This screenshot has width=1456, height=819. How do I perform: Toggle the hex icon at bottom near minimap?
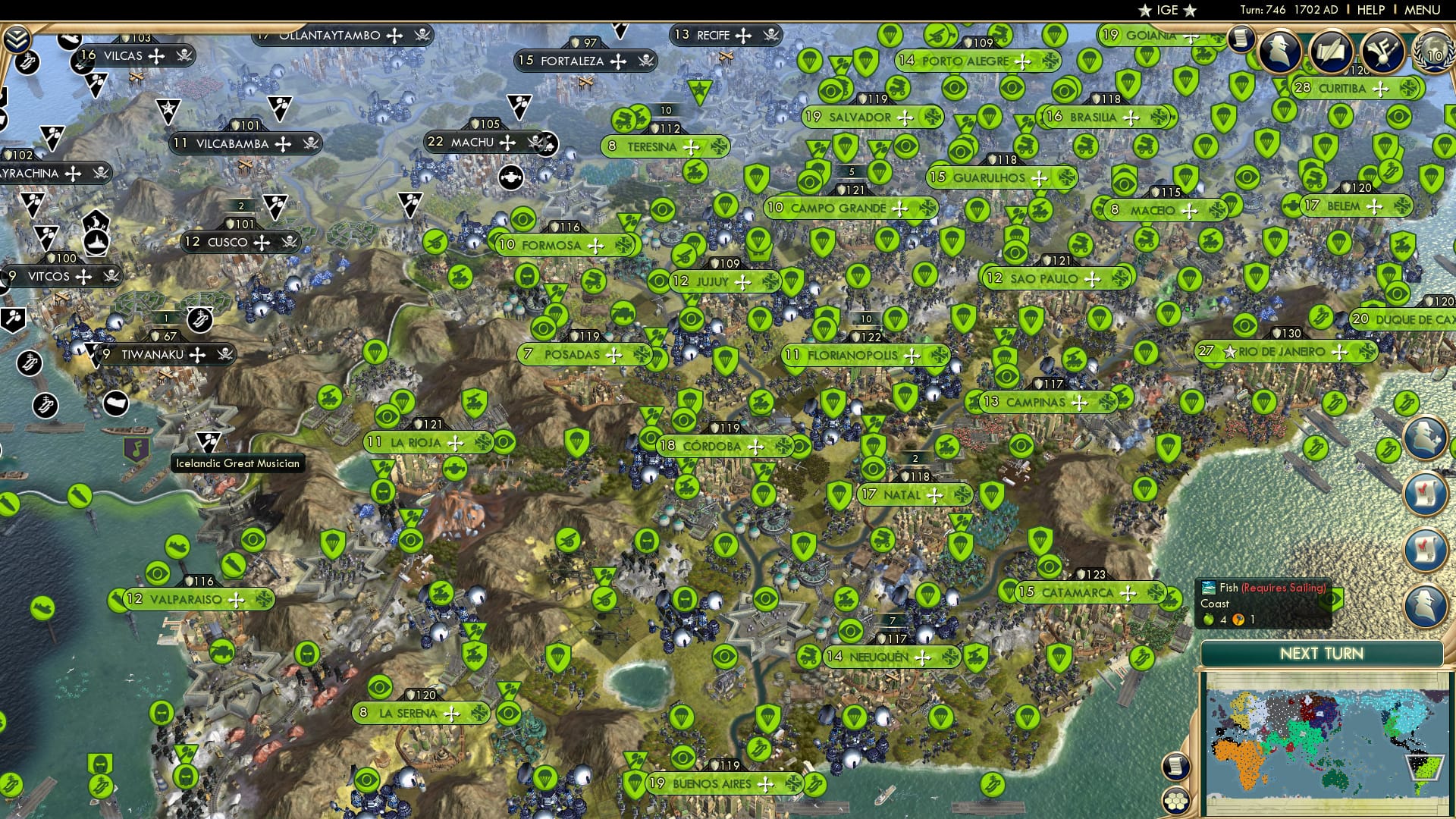click(1176, 800)
